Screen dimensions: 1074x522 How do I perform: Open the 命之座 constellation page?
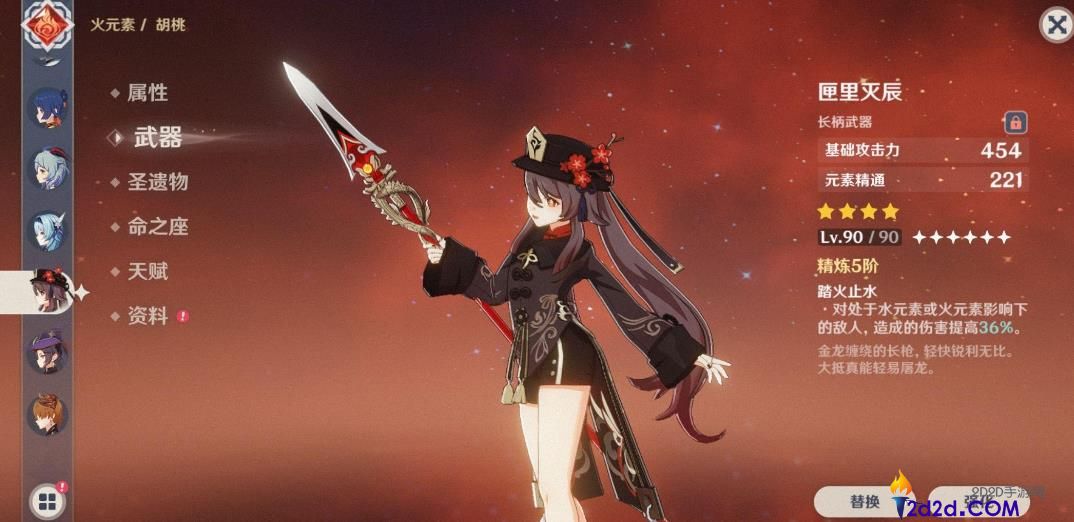click(157, 227)
